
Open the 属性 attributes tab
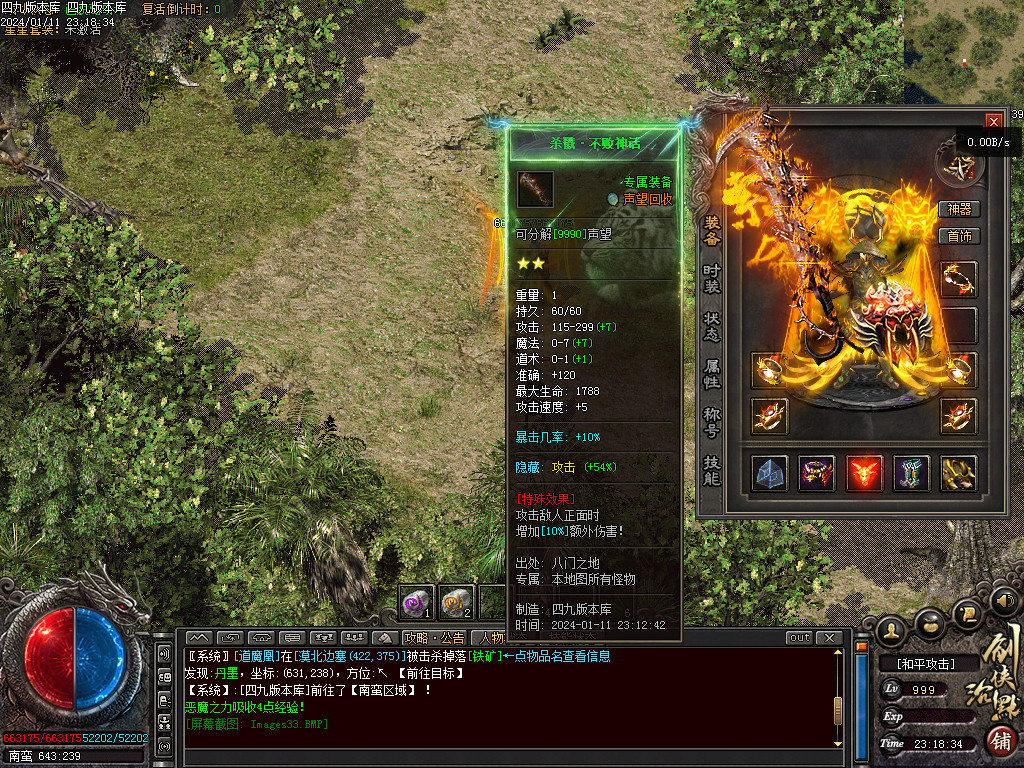[x=712, y=374]
